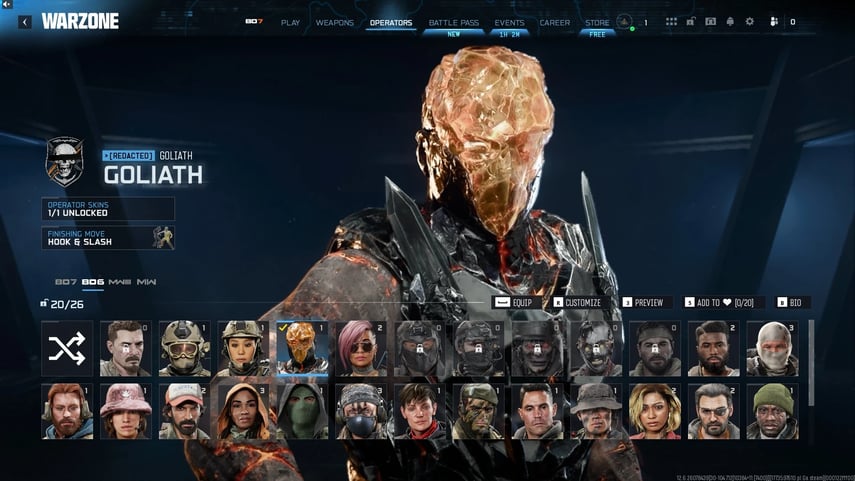Choose the pink-haired operator with sunglasses
855x481 pixels.
pyautogui.click(x=361, y=348)
